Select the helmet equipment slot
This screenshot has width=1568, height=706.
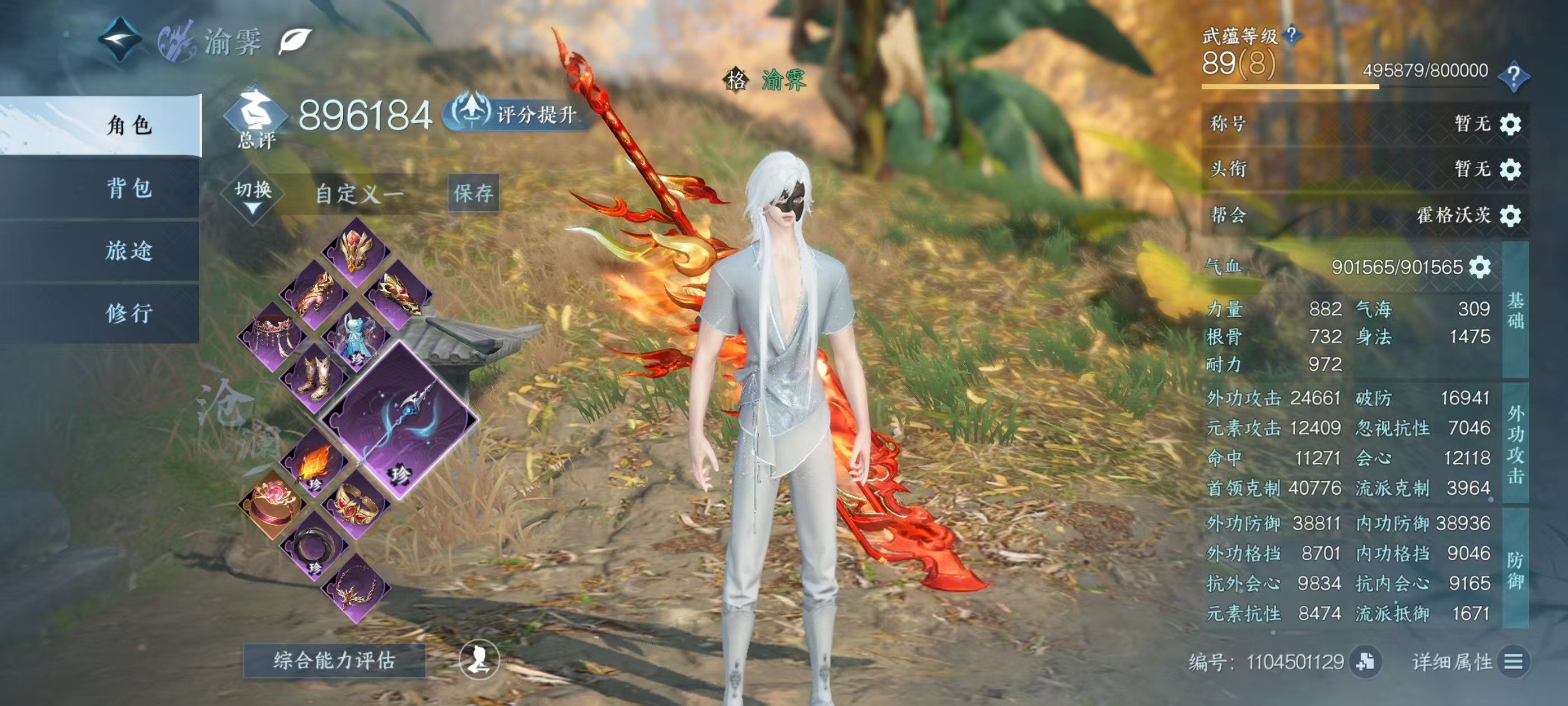click(356, 252)
